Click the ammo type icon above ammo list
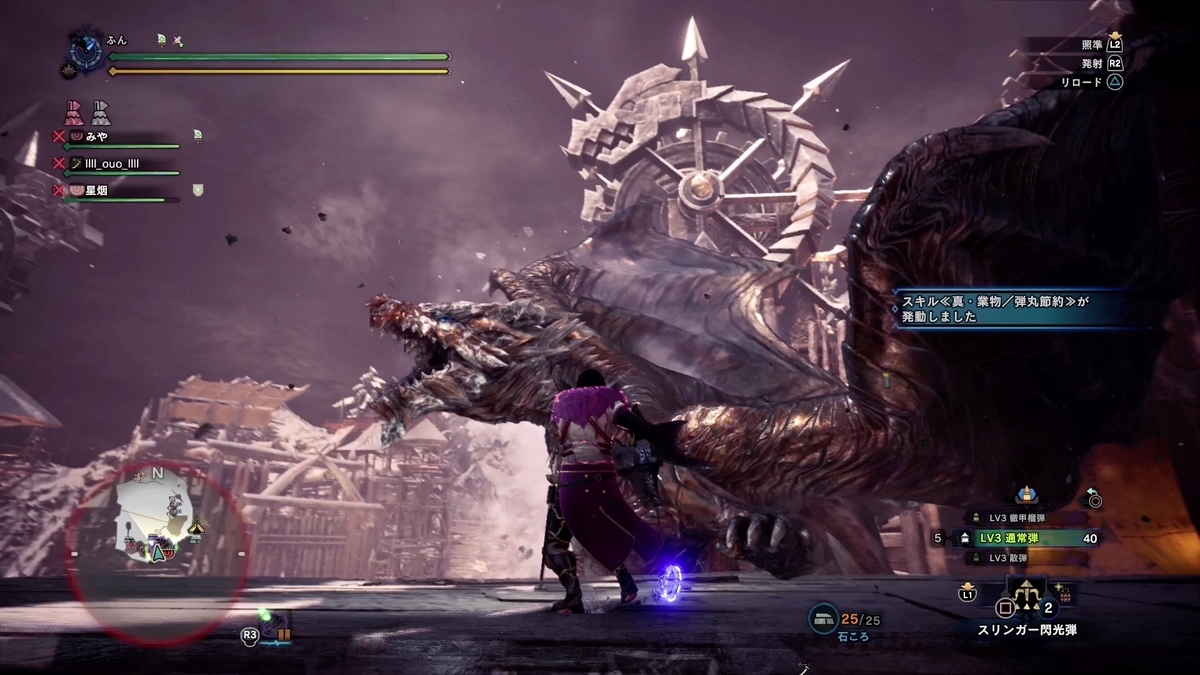This screenshot has height=675, width=1200. 1024,494
